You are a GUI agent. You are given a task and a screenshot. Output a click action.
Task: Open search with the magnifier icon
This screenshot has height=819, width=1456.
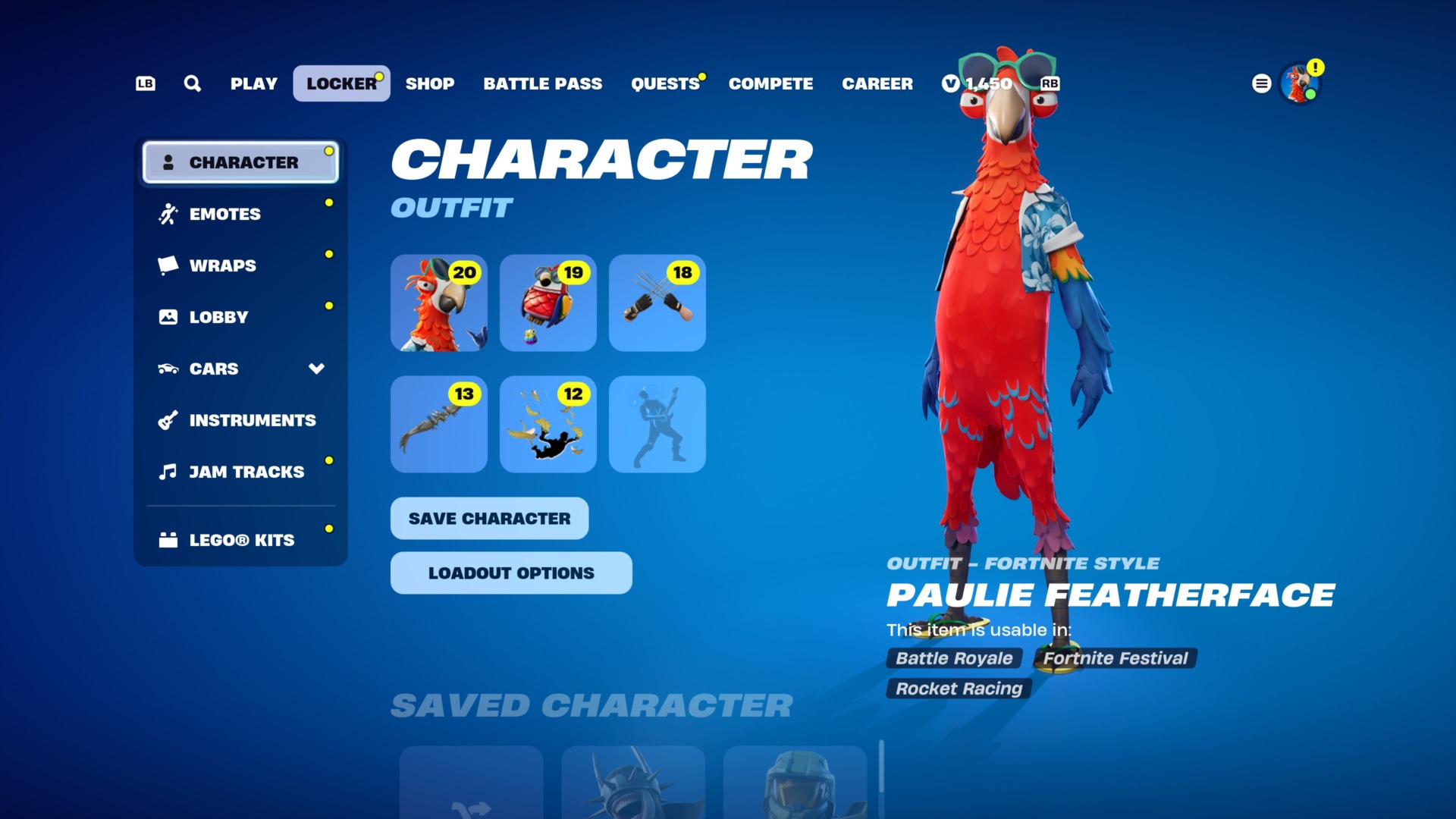pos(192,83)
